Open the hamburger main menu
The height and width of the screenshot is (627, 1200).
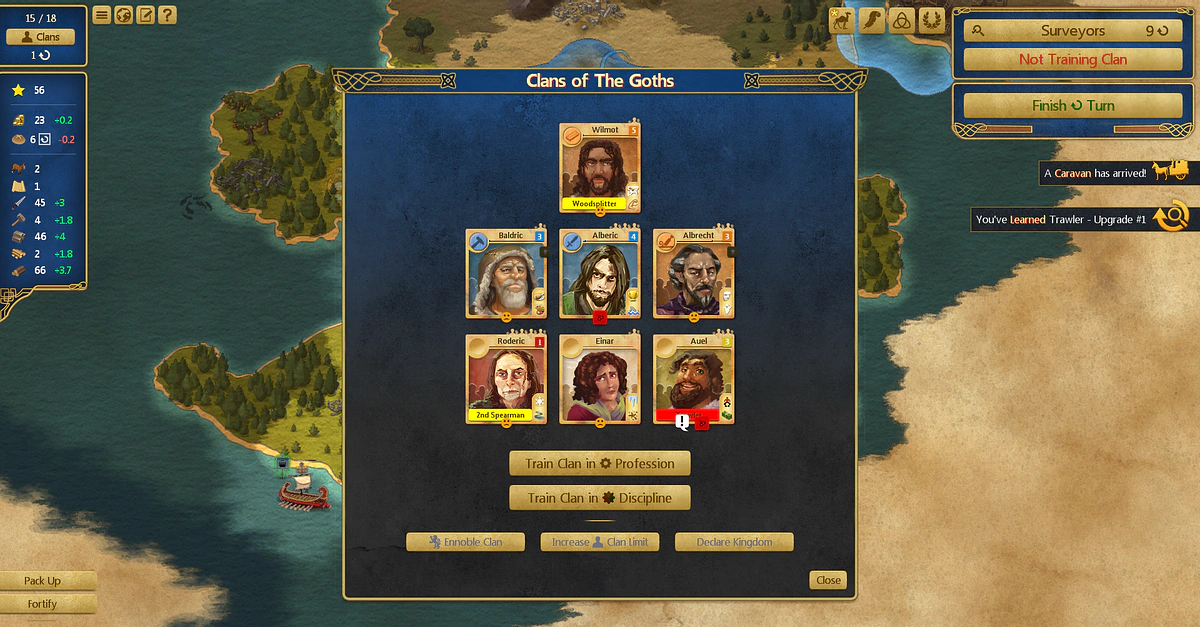(102, 15)
